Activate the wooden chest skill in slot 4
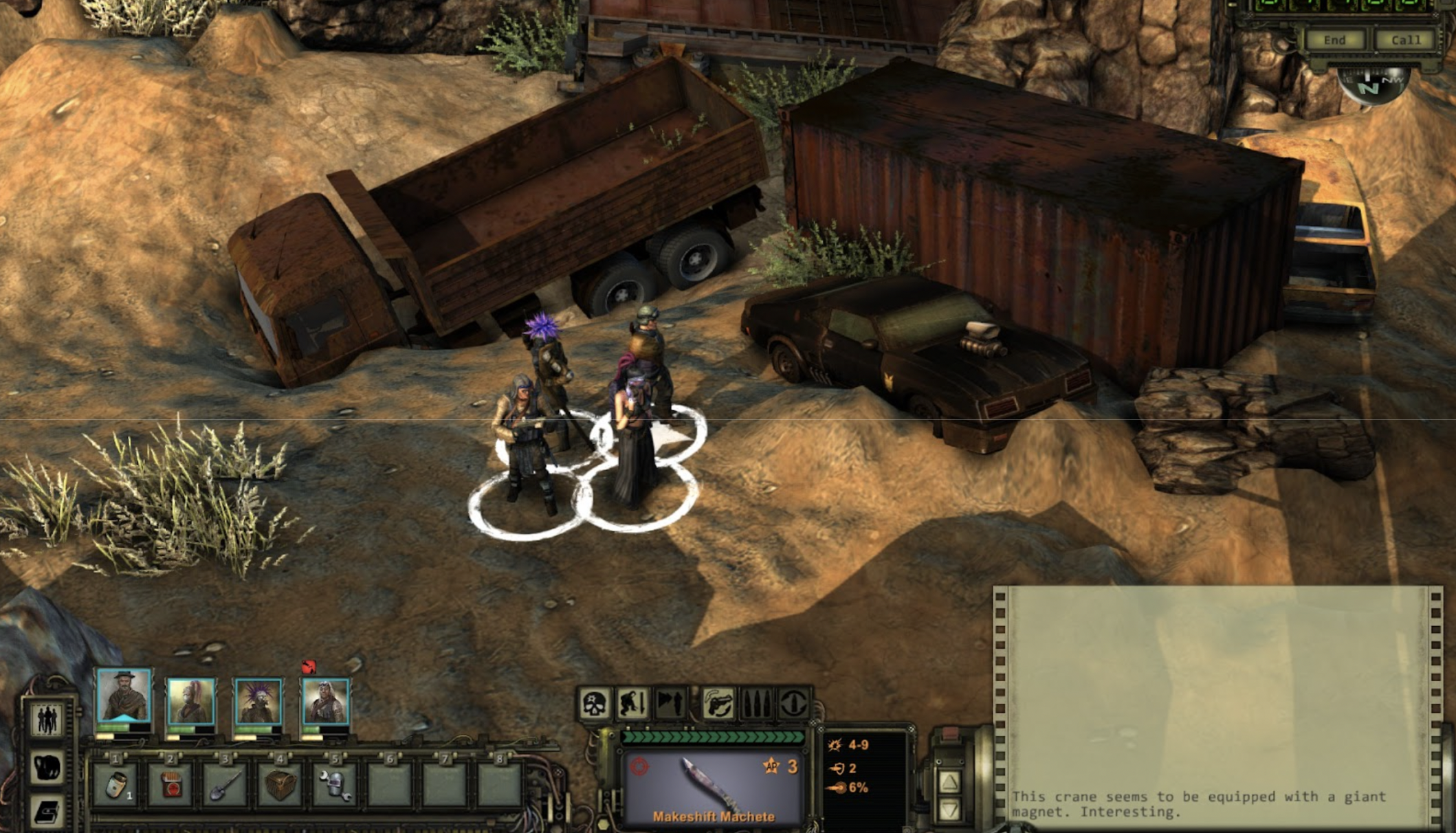1456x833 pixels. [280, 784]
